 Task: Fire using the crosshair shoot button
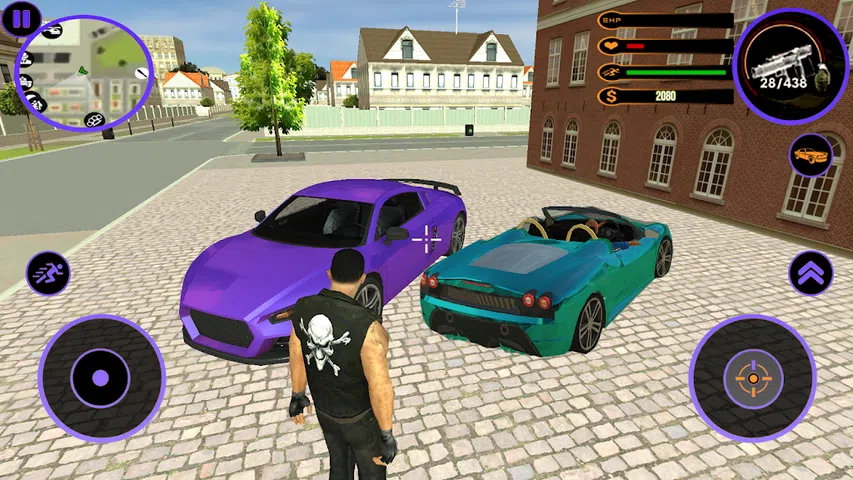[752, 378]
